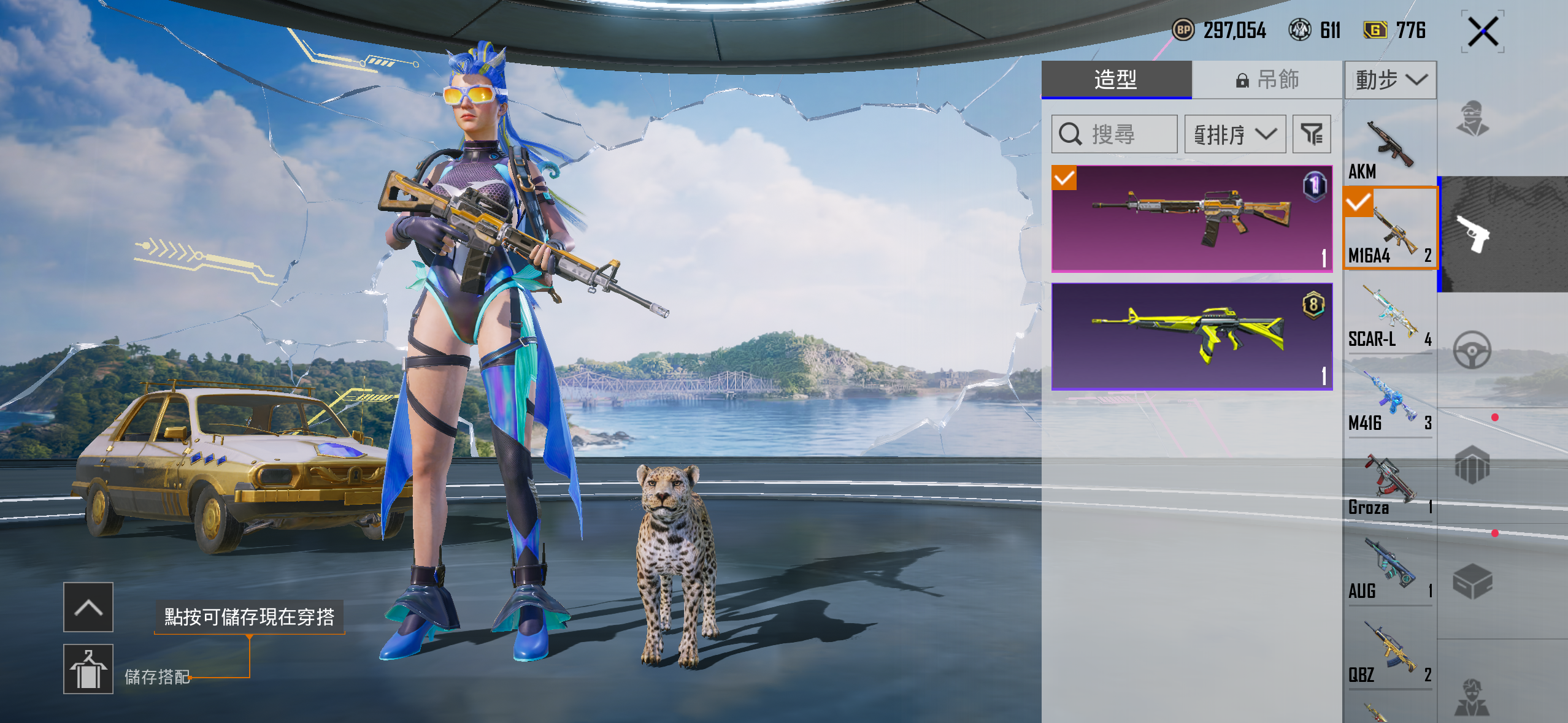Choose Groza in the weapon list
The height and width of the screenshot is (723, 1568).
1389,485
